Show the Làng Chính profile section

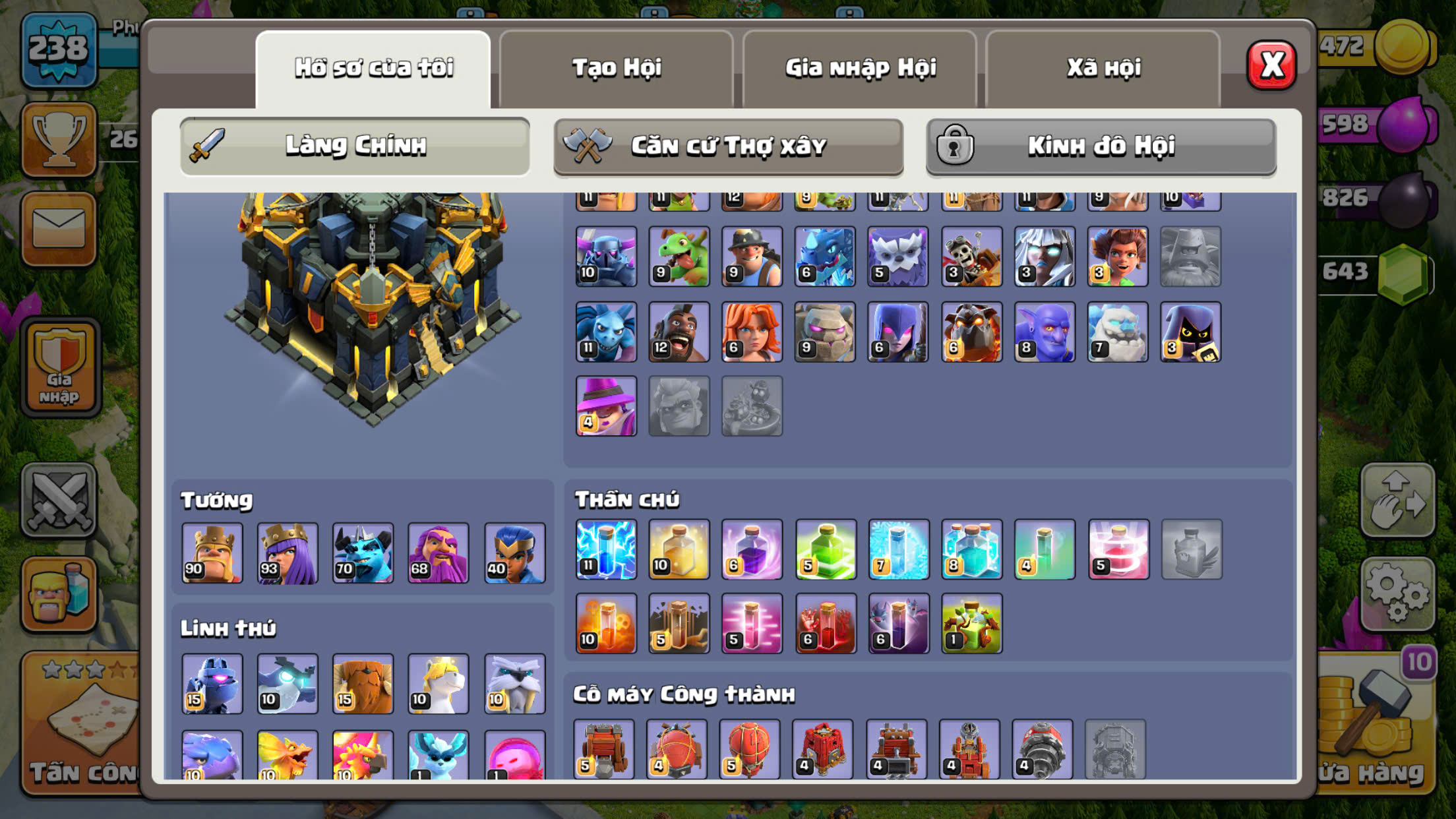click(355, 146)
